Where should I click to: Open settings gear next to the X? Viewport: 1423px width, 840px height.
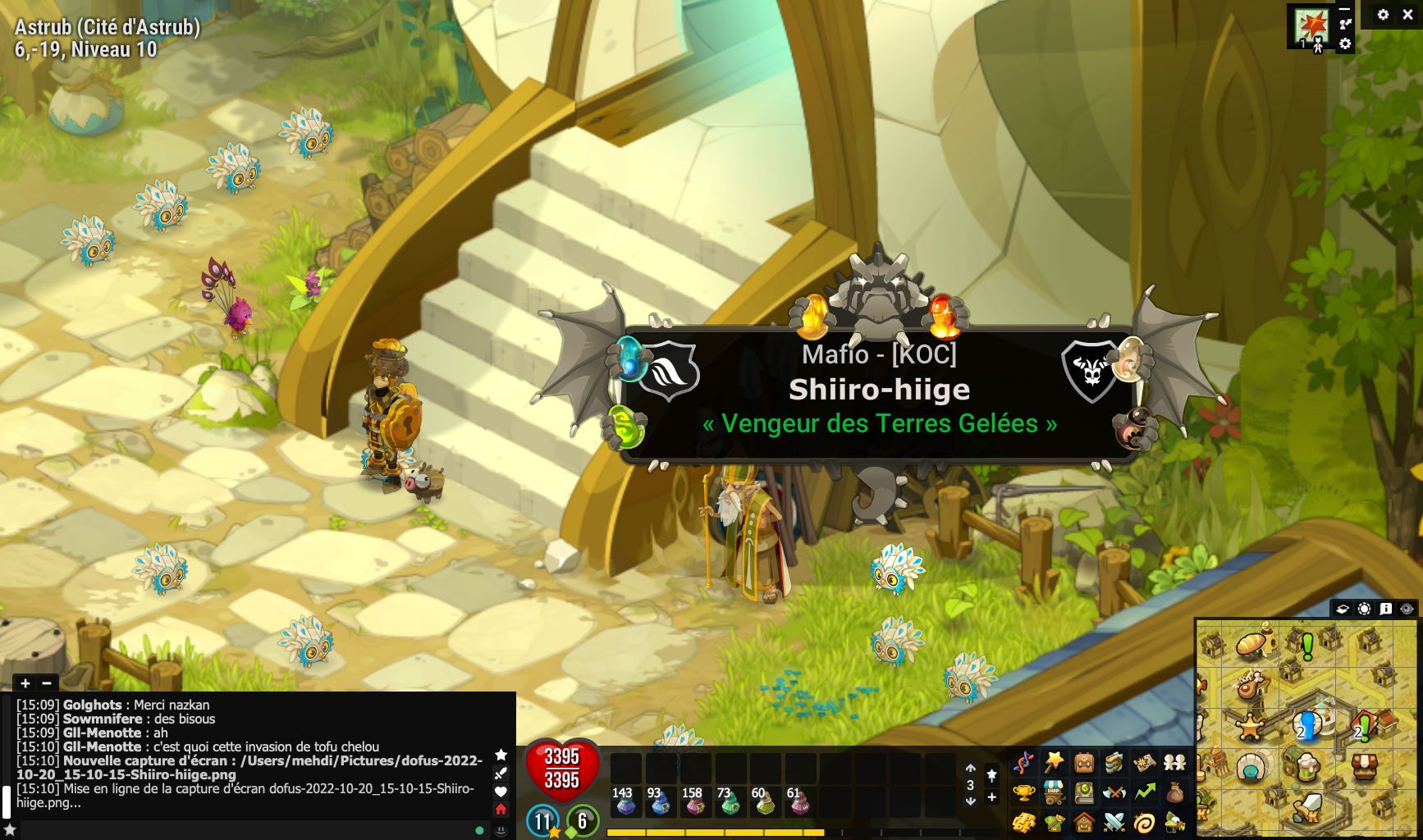(x=1384, y=15)
